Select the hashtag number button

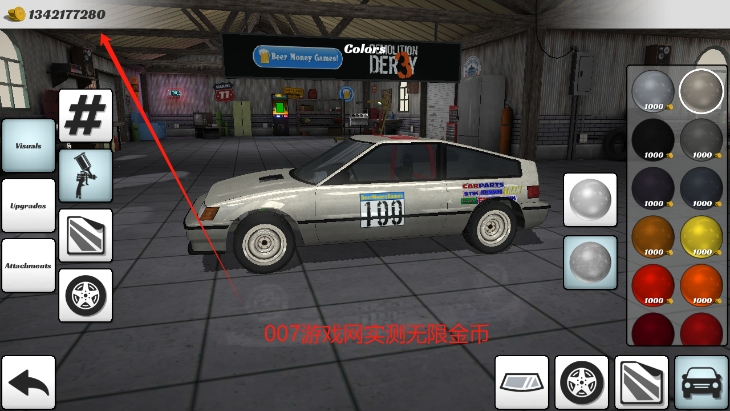click(85, 116)
